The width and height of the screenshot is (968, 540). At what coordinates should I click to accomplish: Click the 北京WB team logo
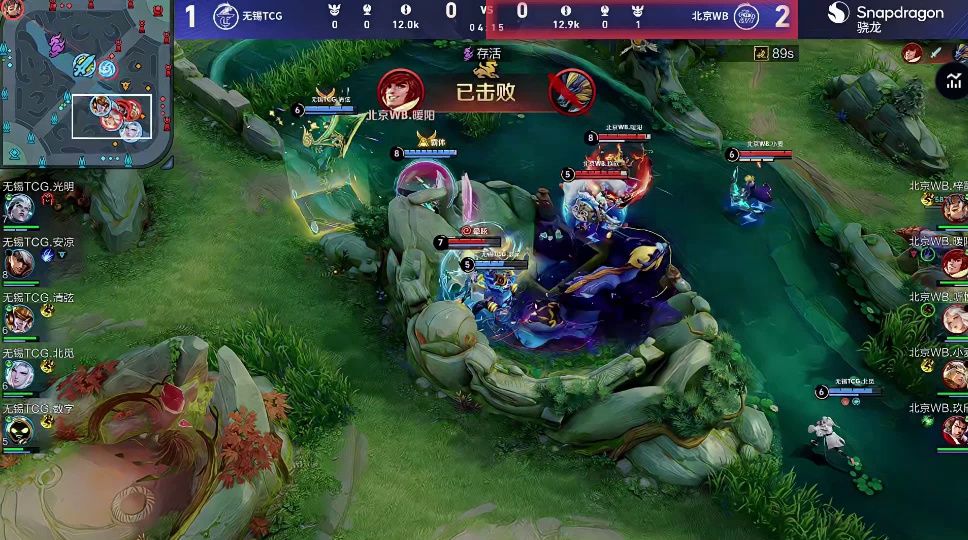[x=746, y=17]
